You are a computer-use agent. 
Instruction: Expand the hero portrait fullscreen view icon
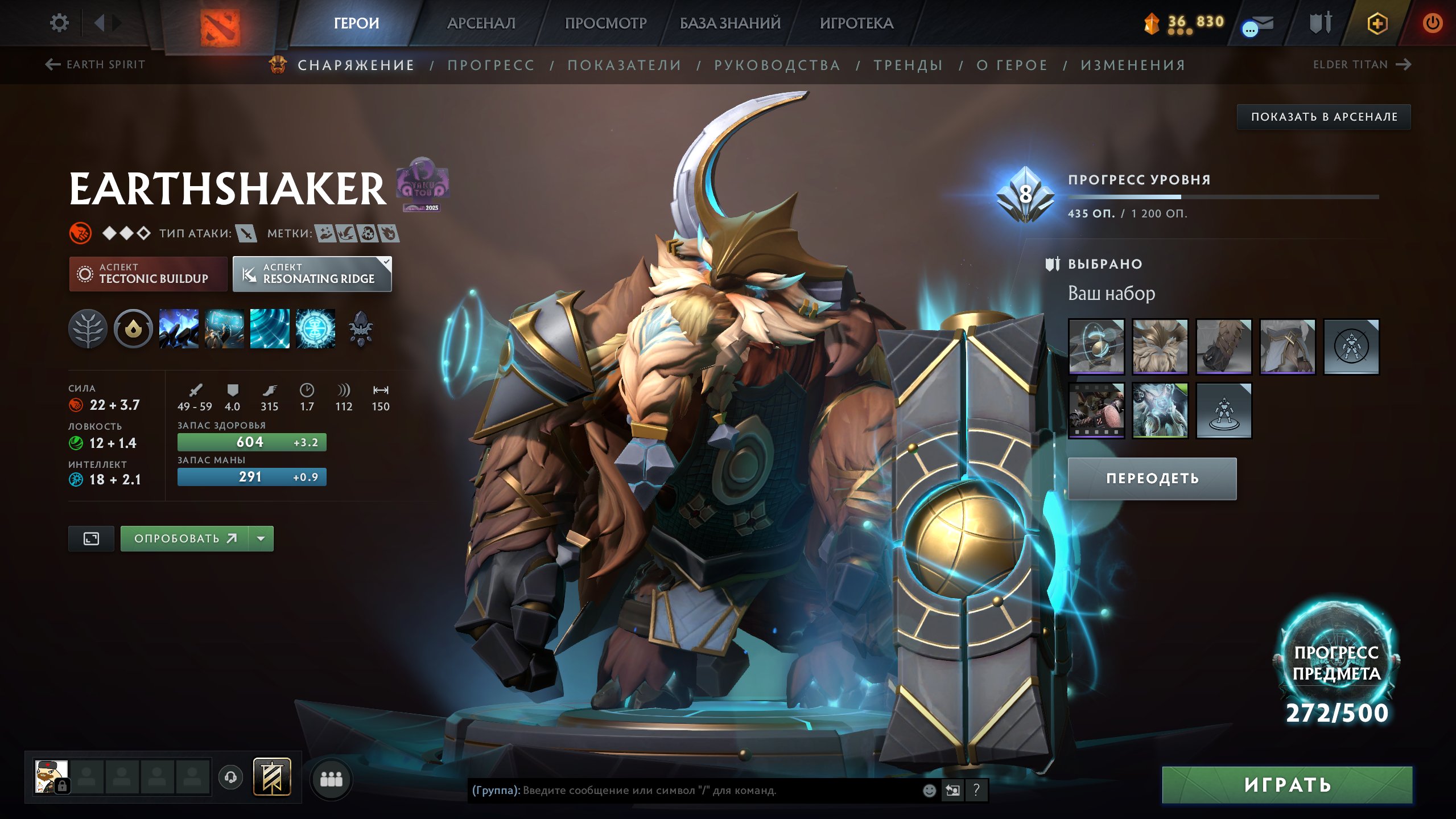[91, 538]
